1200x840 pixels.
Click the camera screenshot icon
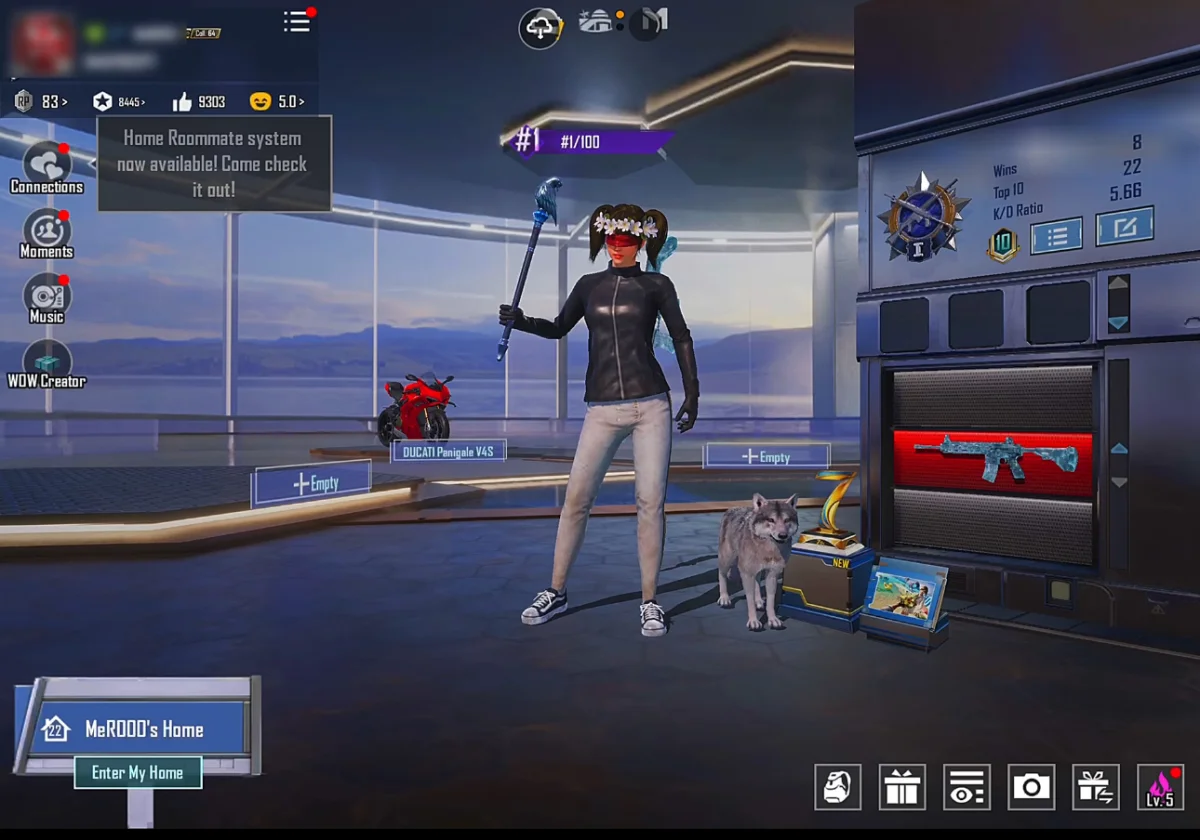1031,787
